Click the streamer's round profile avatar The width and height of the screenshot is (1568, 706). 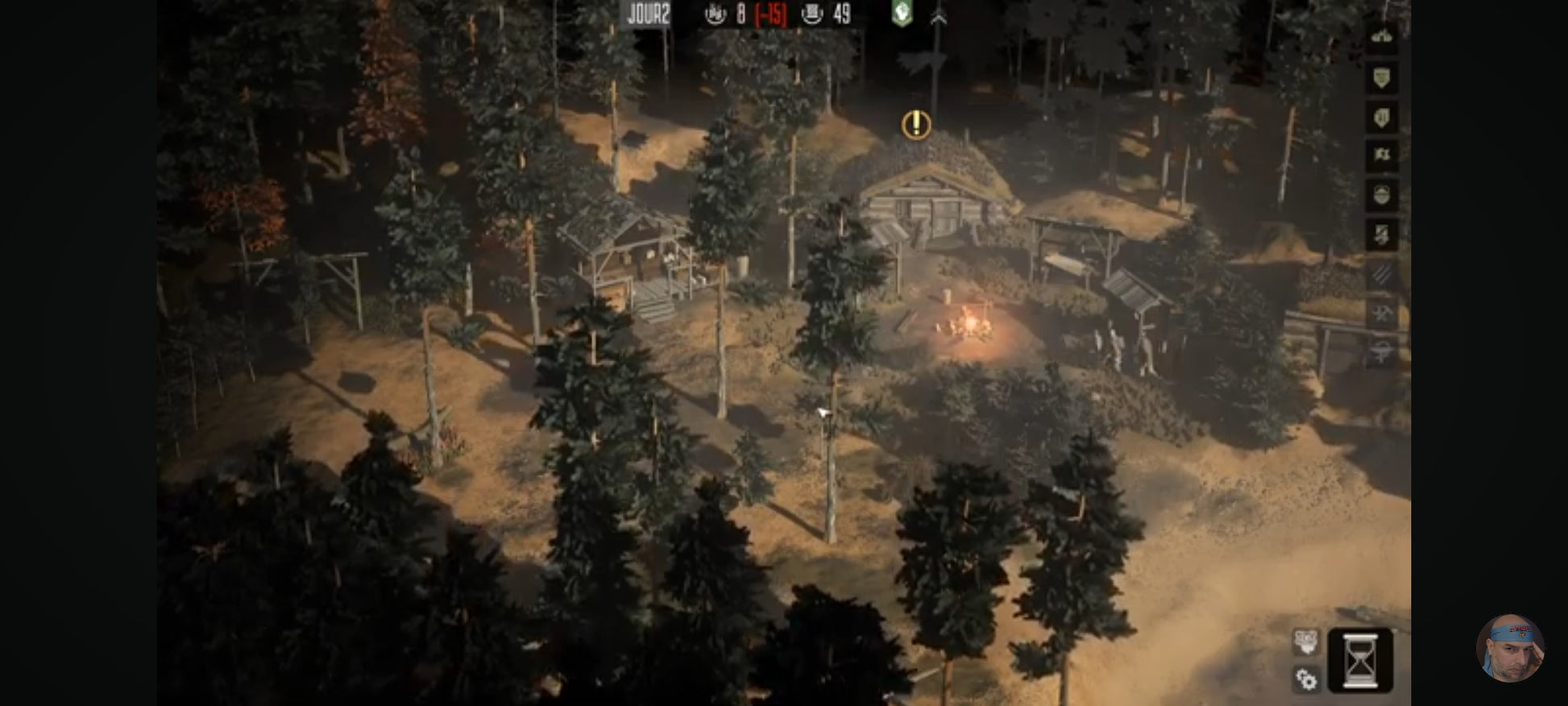(x=1509, y=648)
